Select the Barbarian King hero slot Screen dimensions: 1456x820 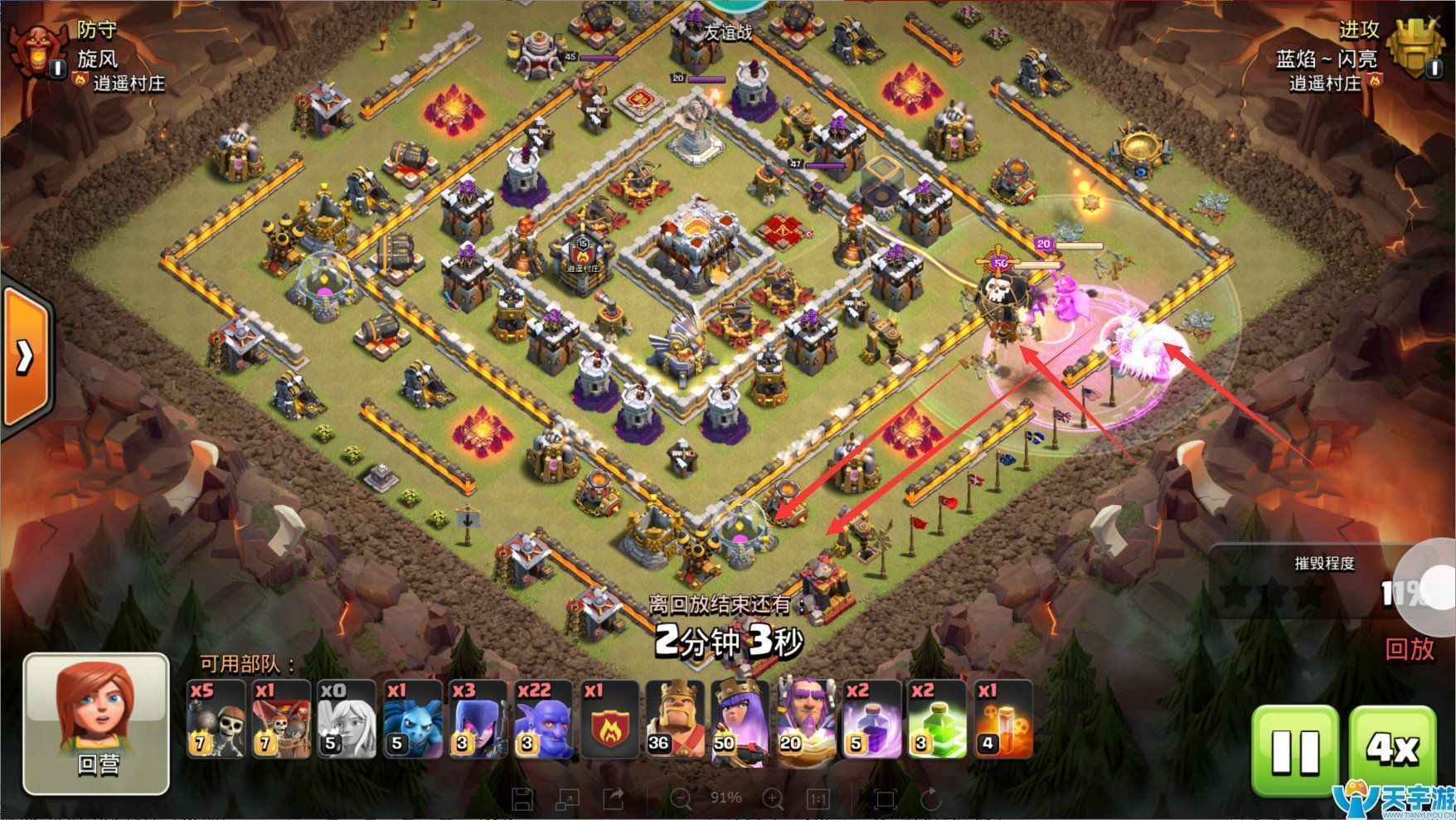coord(674,719)
